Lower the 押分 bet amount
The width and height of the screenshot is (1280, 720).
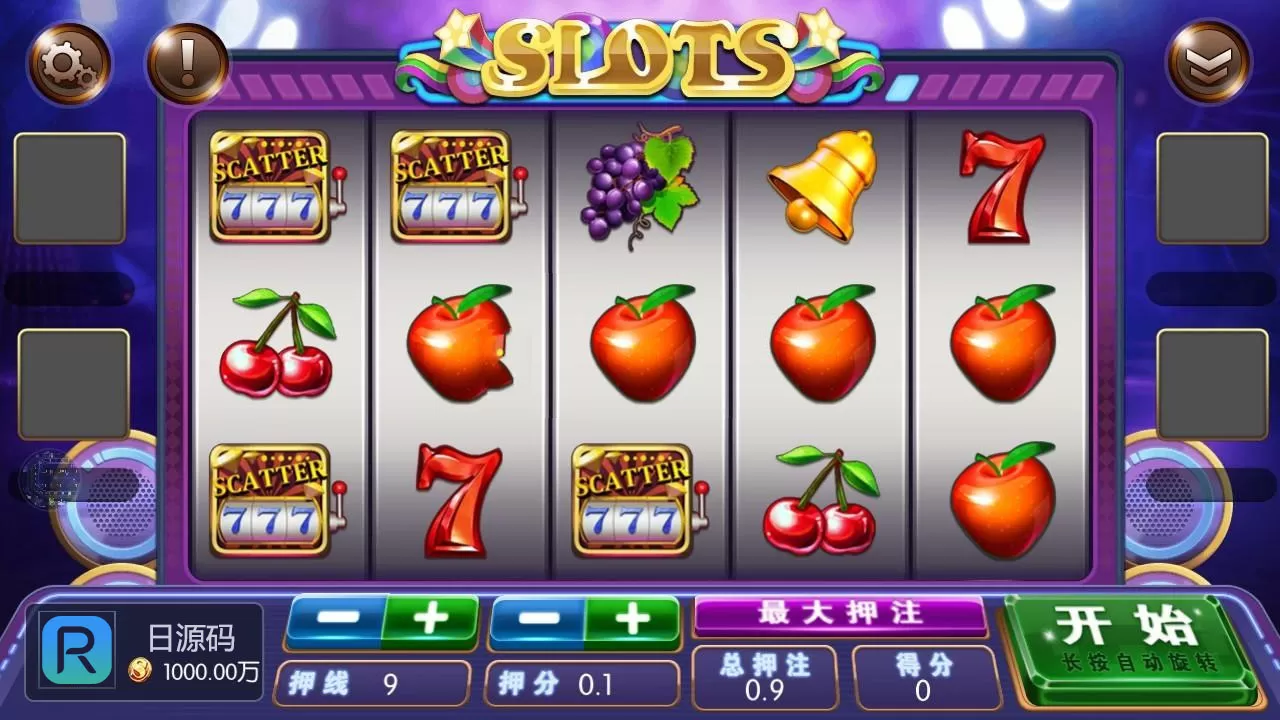[x=538, y=620]
